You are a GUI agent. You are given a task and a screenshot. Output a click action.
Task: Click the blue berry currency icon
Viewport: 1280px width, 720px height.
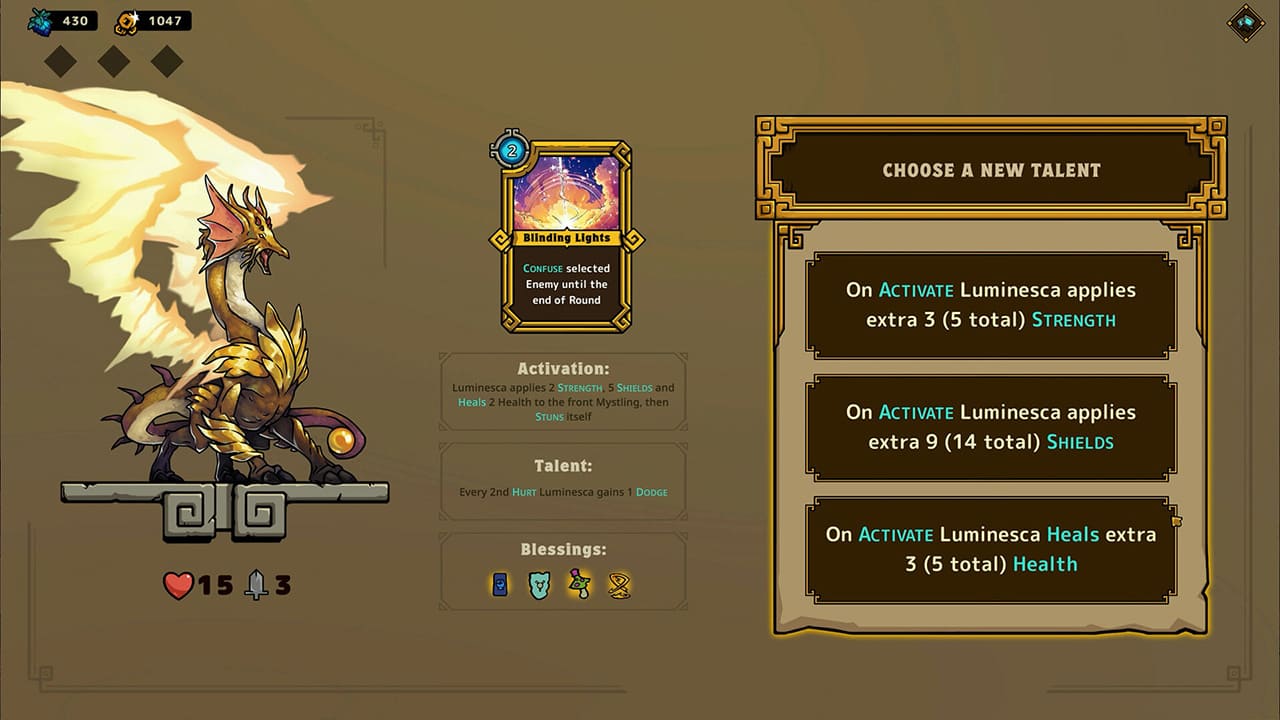(38, 20)
